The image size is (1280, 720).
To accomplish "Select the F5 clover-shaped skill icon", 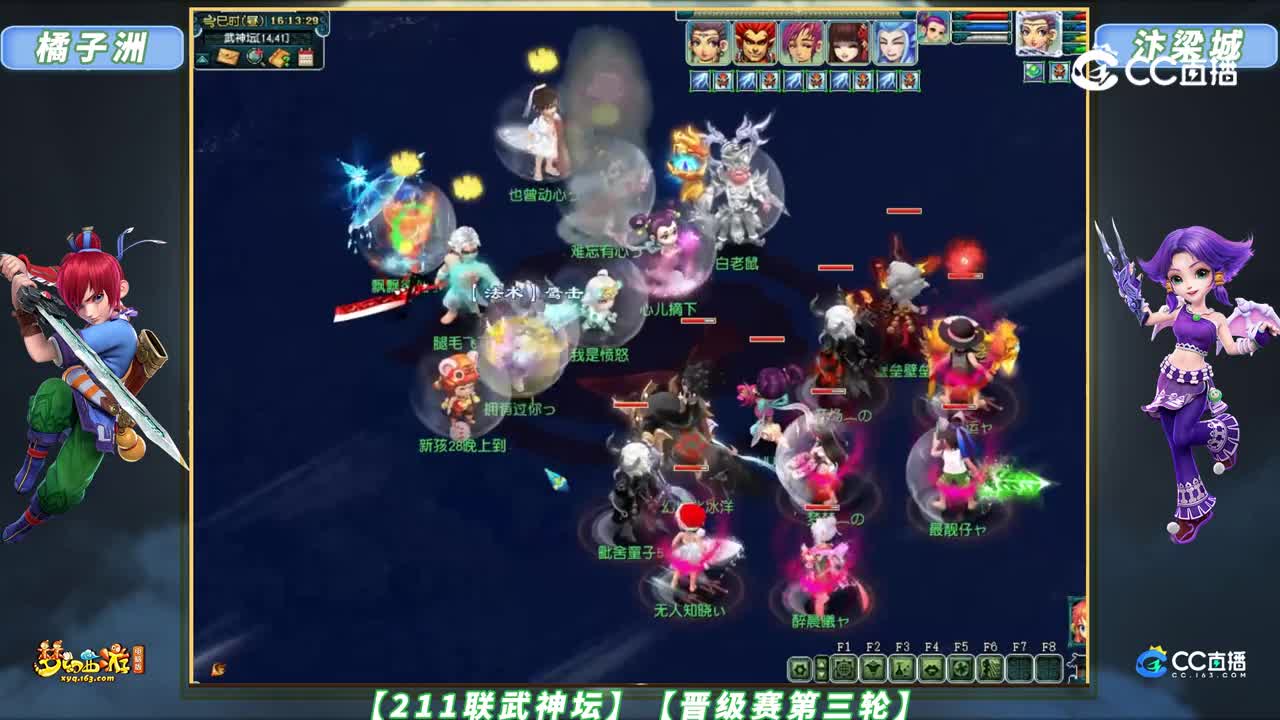I will pyautogui.click(x=960, y=668).
